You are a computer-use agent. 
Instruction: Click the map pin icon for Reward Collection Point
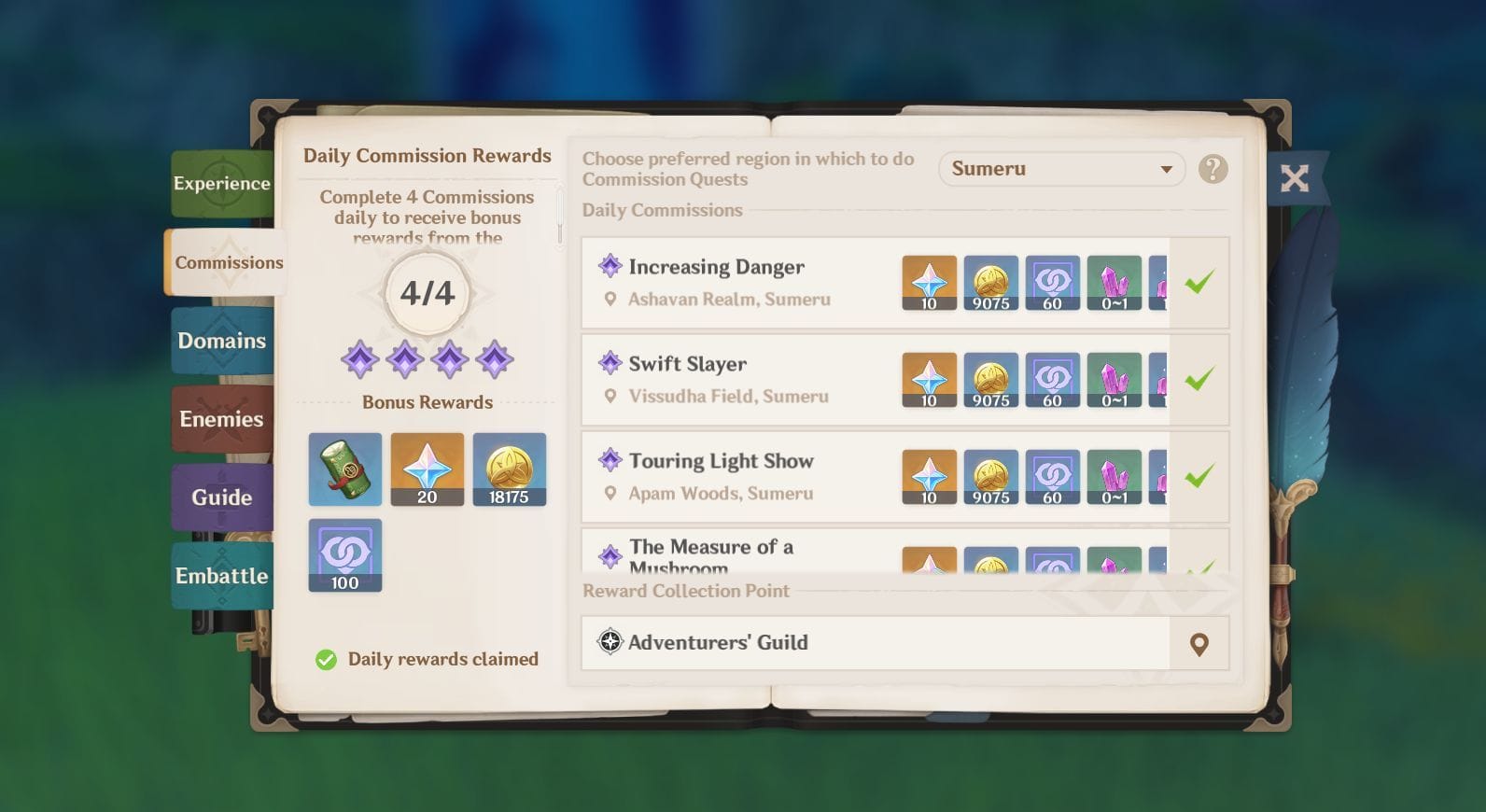pyautogui.click(x=1199, y=642)
